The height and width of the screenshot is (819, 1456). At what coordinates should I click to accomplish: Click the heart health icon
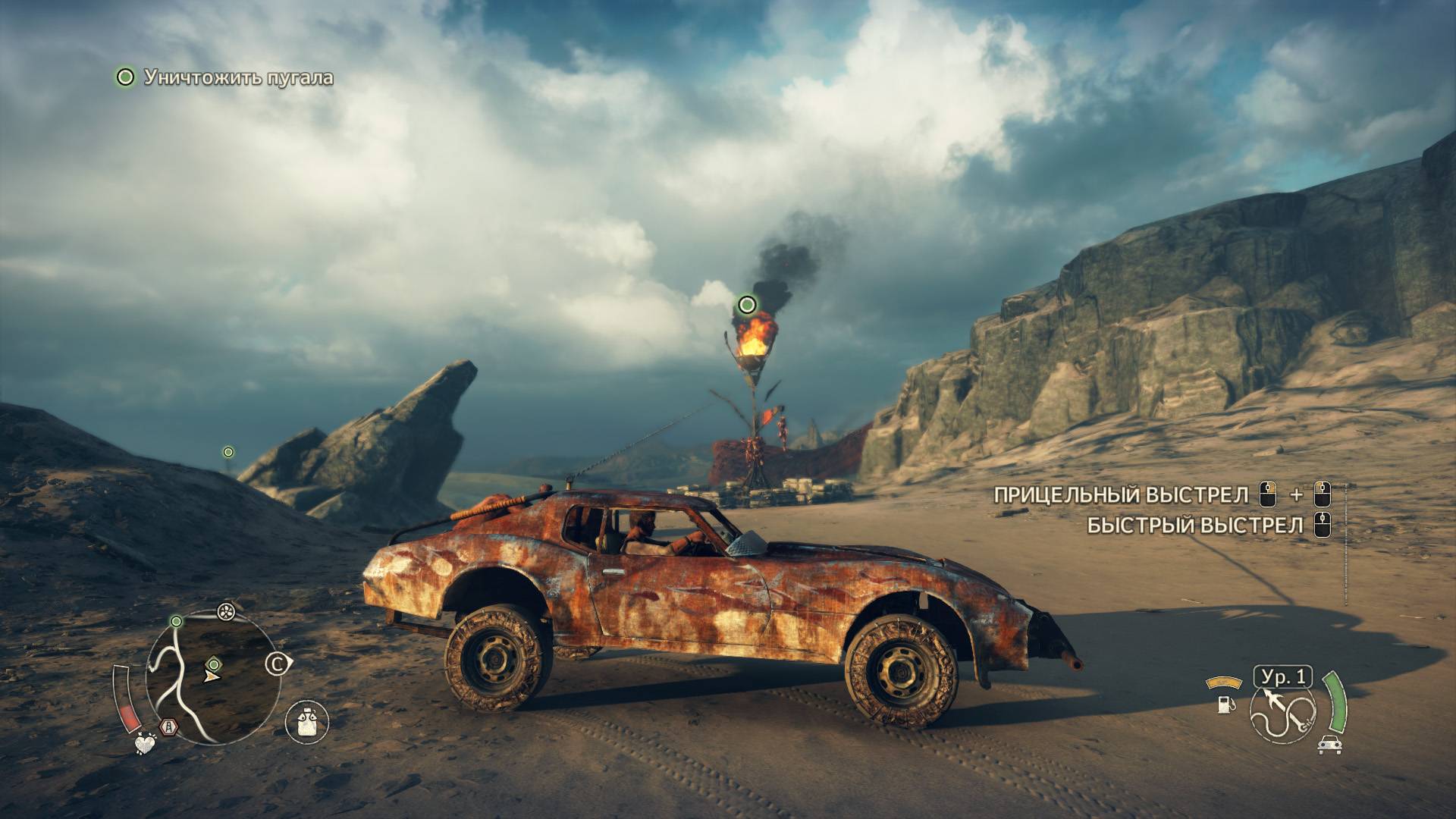144,744
